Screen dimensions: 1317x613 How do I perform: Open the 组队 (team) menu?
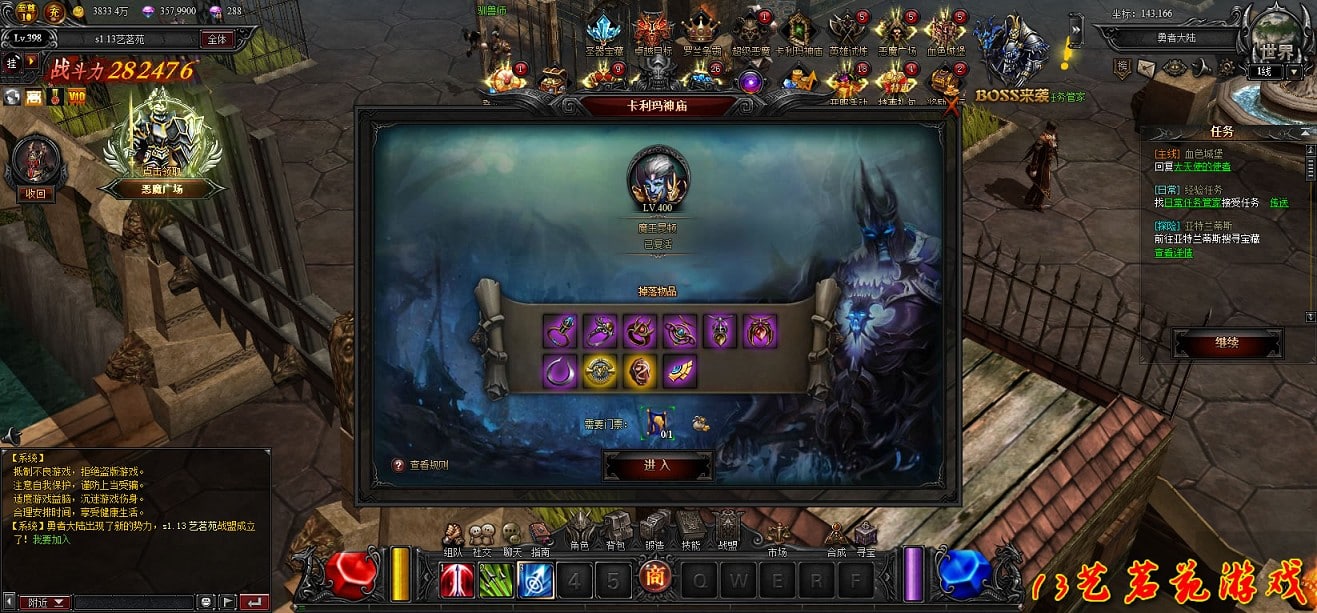pyautogui.click(x=453, y=535)
